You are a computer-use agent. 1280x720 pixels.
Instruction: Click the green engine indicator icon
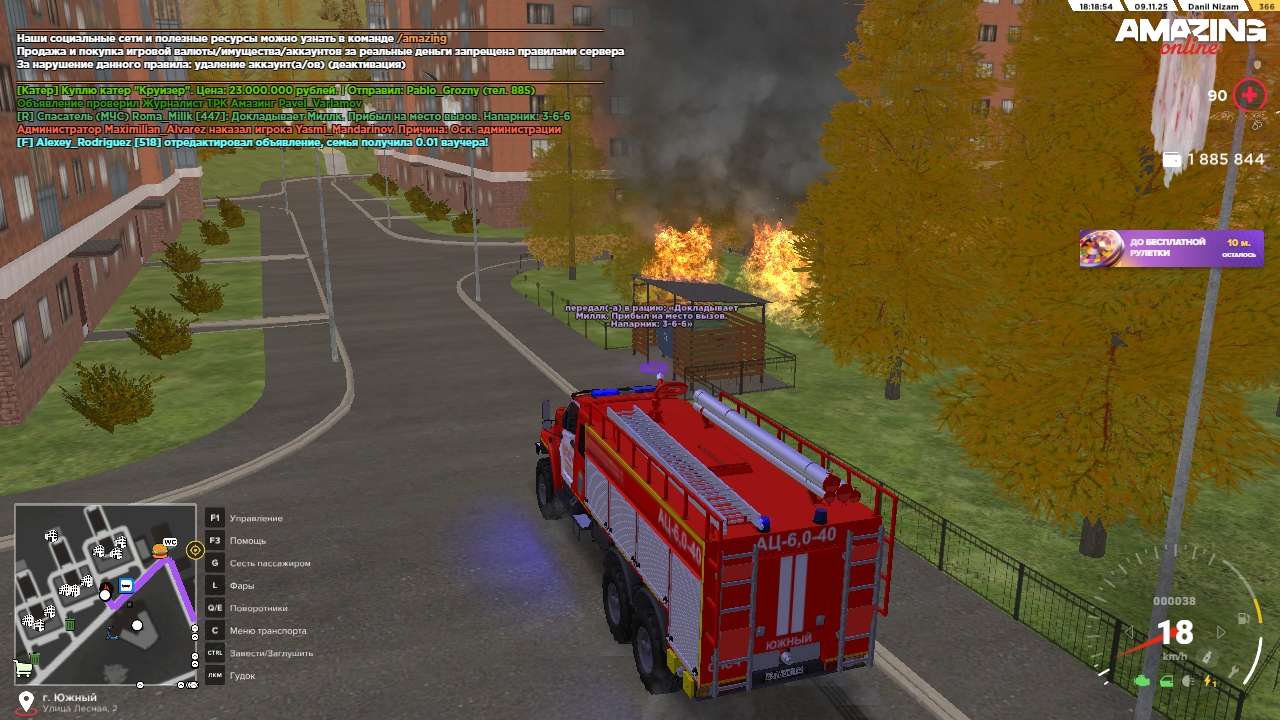click(x=1142, y=682)
